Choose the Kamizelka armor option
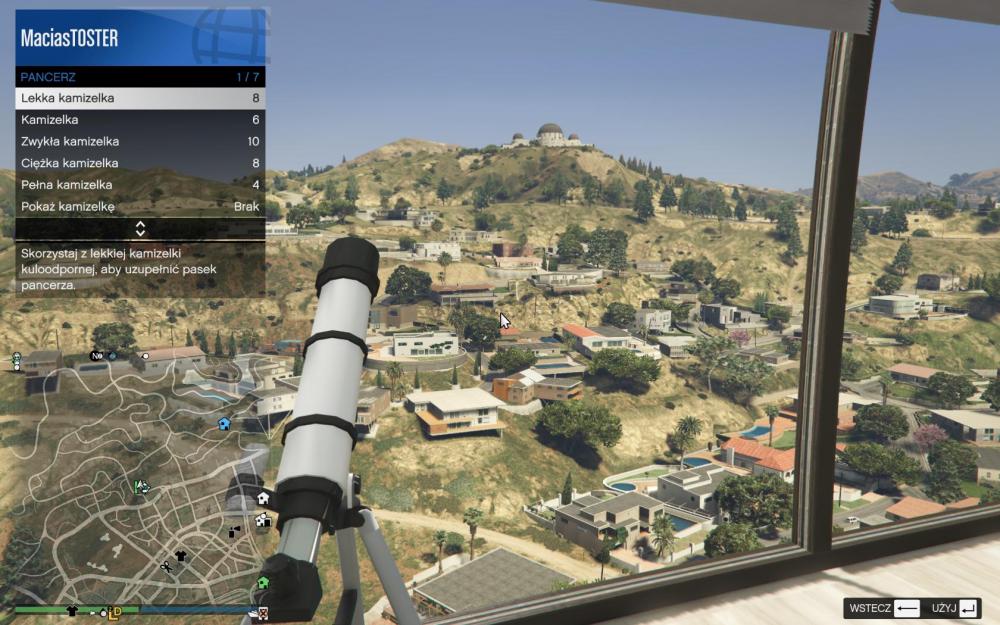Screen dimensions: 1000x625 click(x=140, y=120)
